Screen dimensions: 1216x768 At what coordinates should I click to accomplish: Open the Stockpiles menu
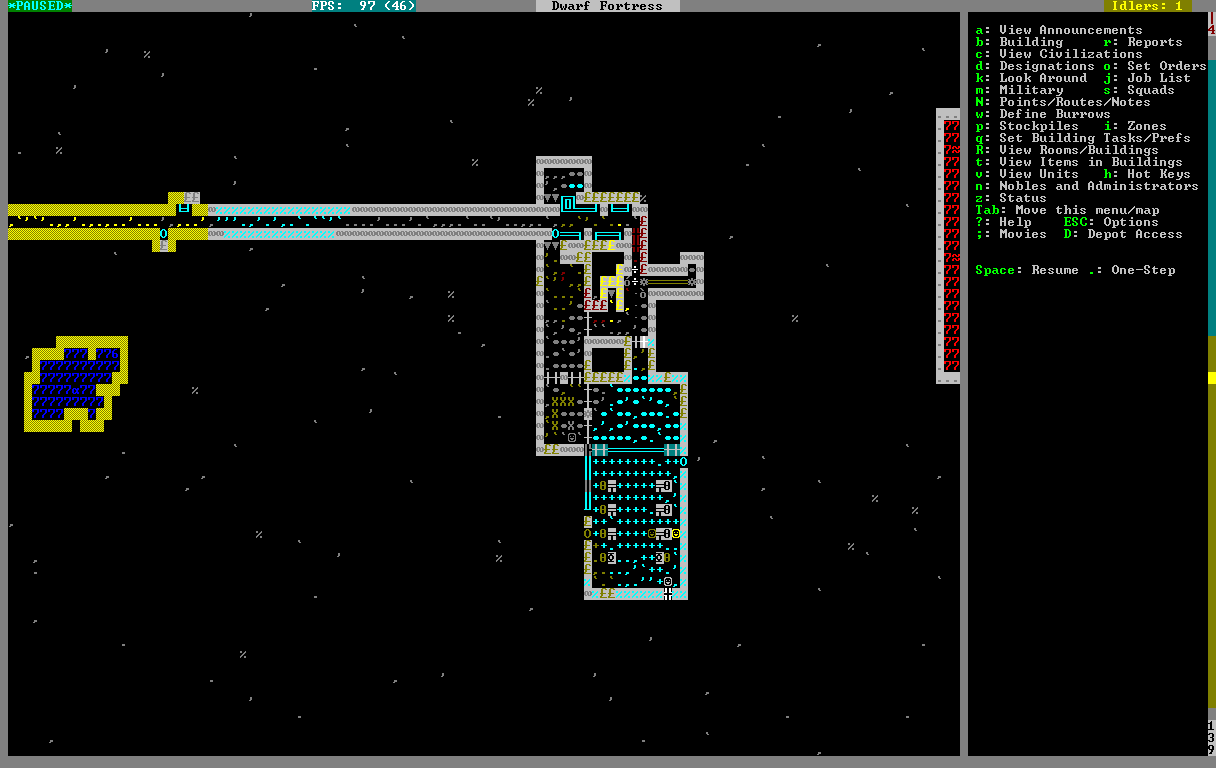[1038, 126]
